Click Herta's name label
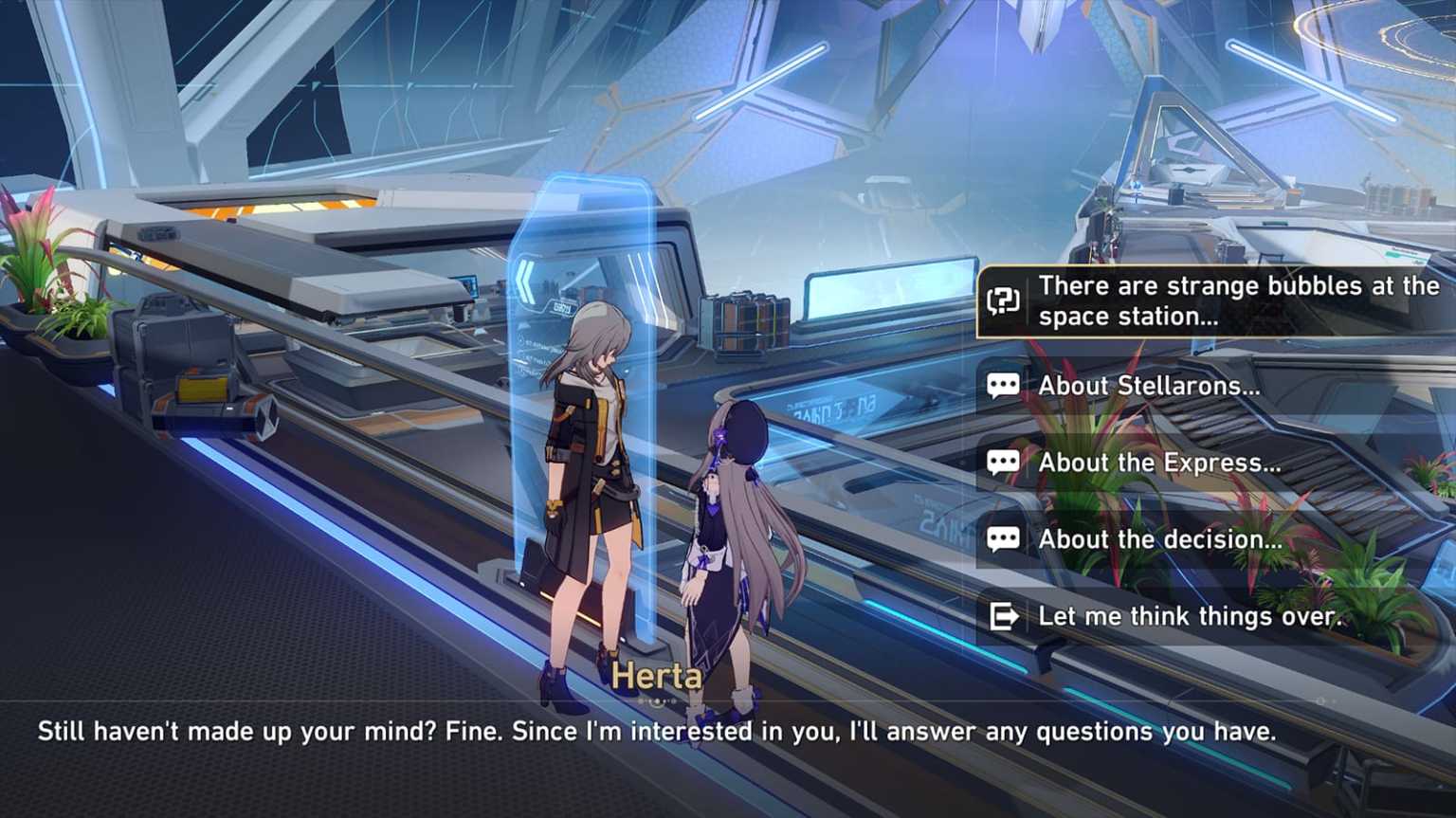 point(658,676)
